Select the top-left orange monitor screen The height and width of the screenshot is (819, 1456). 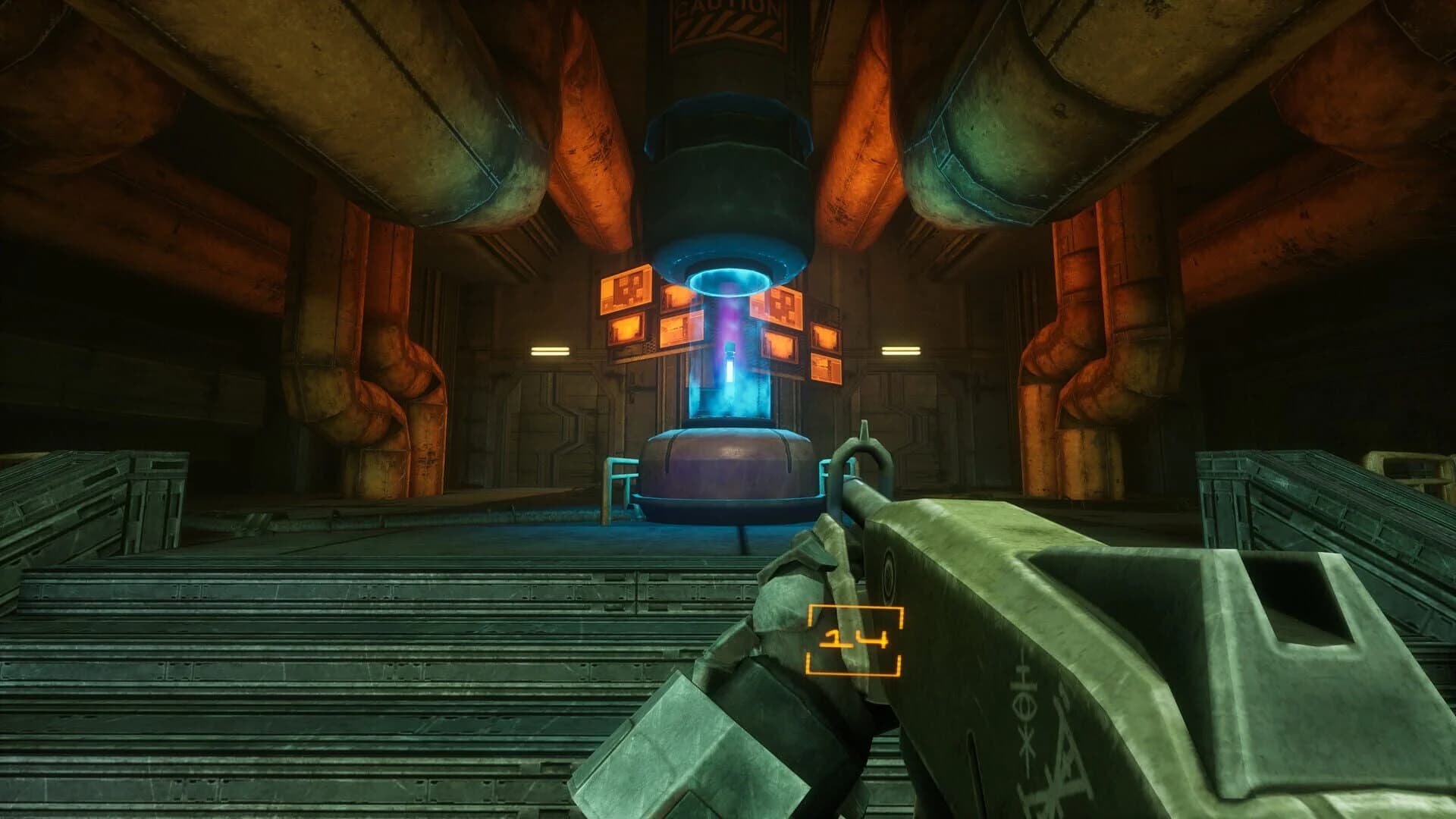[x=626, y=290]
